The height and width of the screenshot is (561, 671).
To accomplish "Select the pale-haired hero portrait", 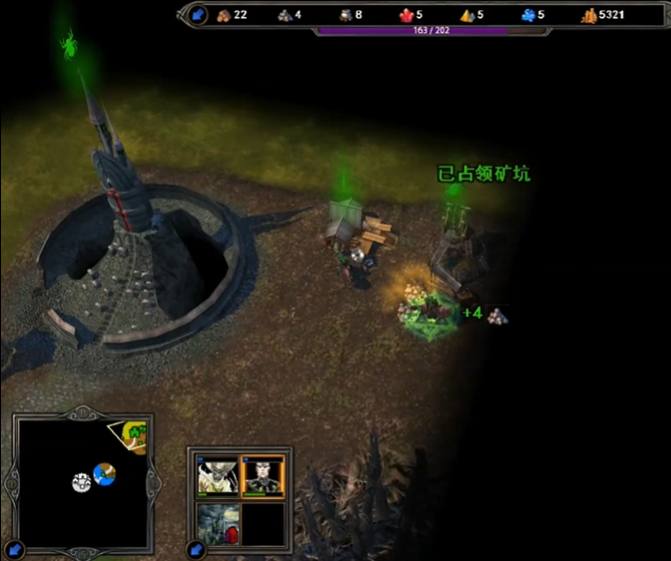I will pos(218,477).
